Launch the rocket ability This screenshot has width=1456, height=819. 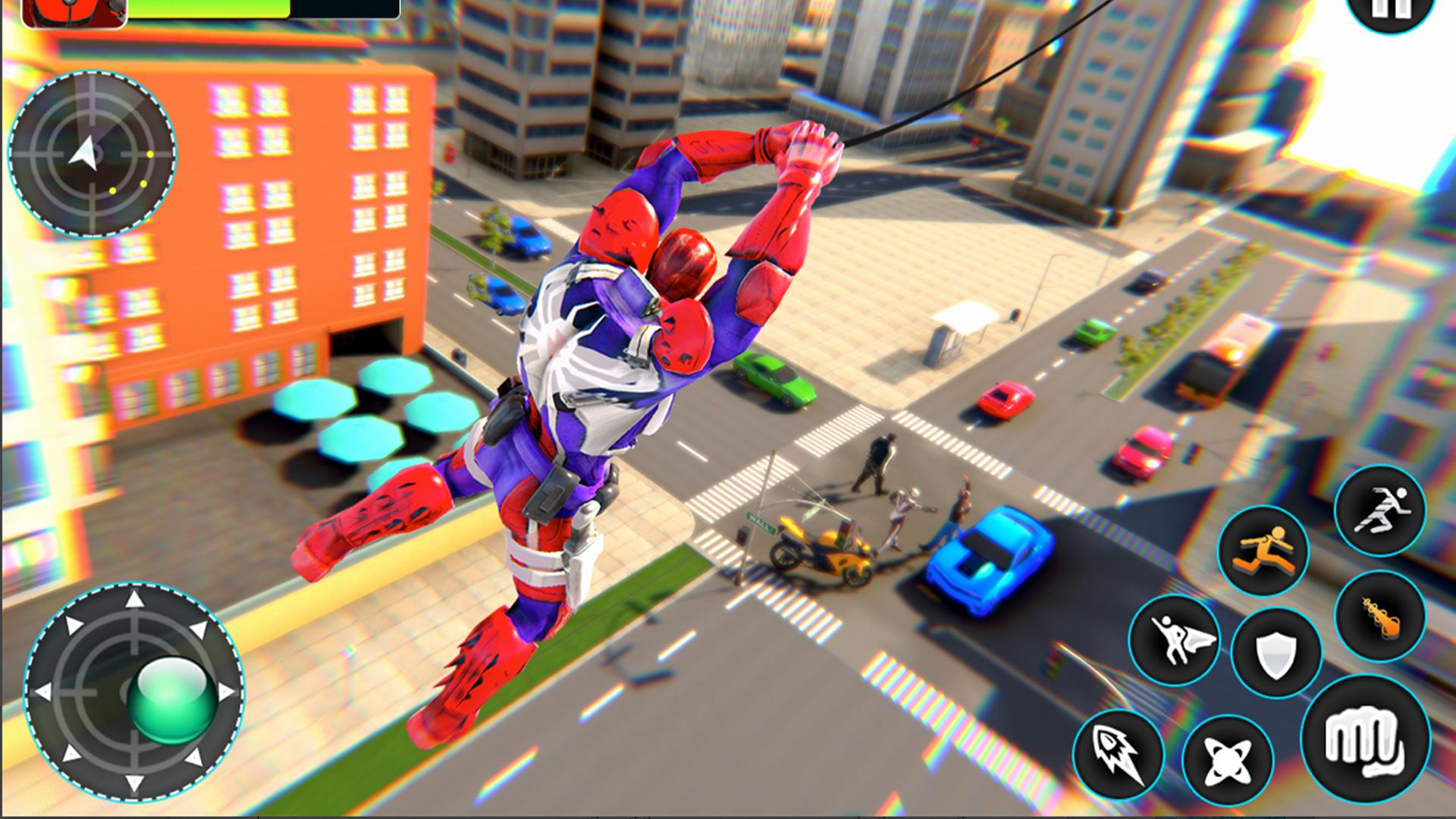[1118, 753]
